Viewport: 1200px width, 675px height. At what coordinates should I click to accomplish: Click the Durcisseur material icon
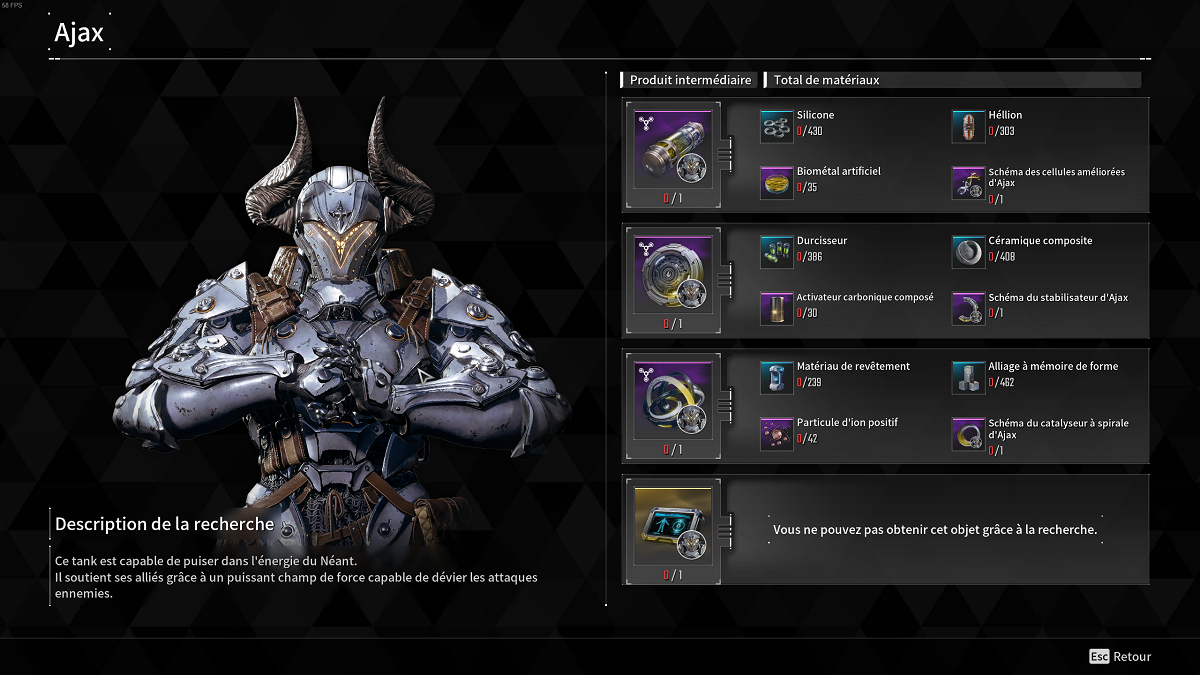(x=777, y=253)
